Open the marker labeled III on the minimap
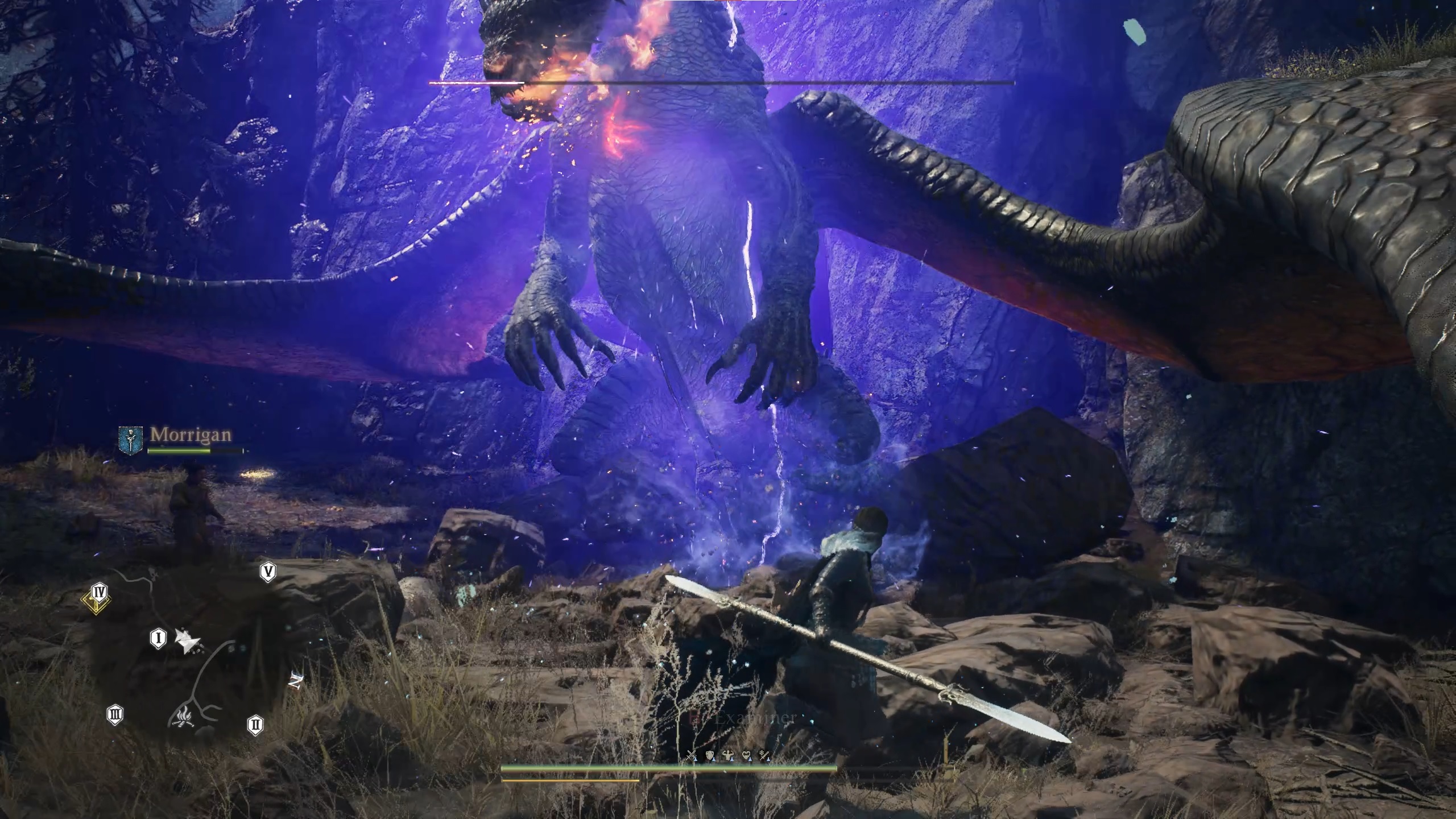Viewport: 1456px width, 819px height. [x=115, y=716]
